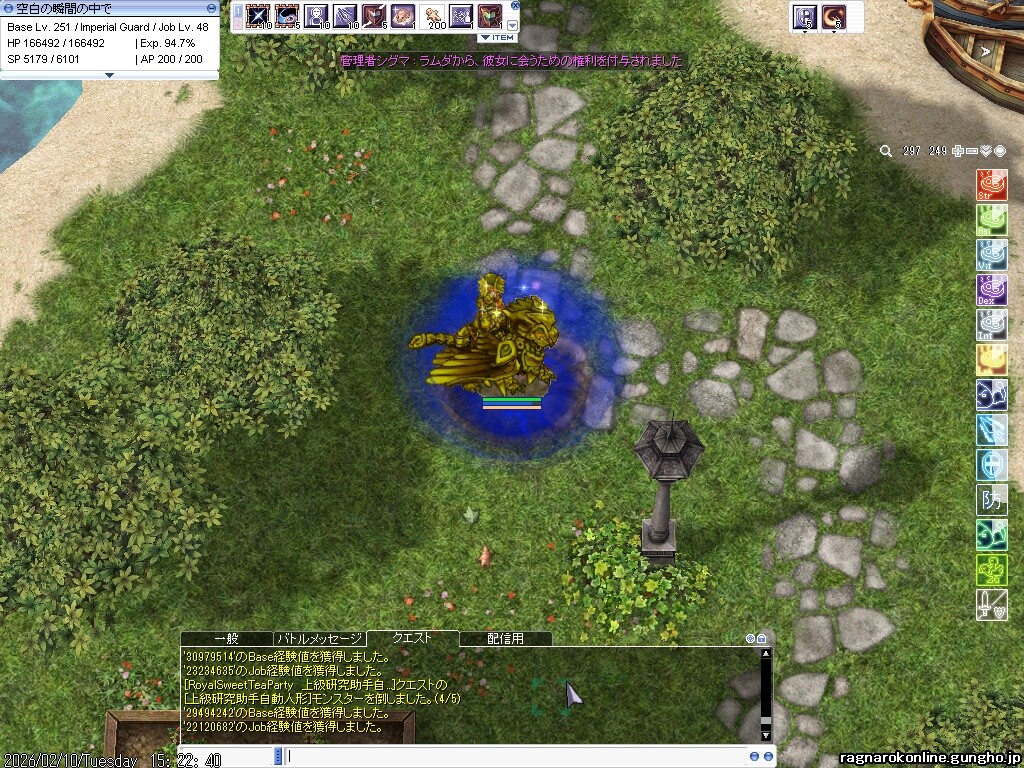Switch to the 配信用 chat tab

505,638
